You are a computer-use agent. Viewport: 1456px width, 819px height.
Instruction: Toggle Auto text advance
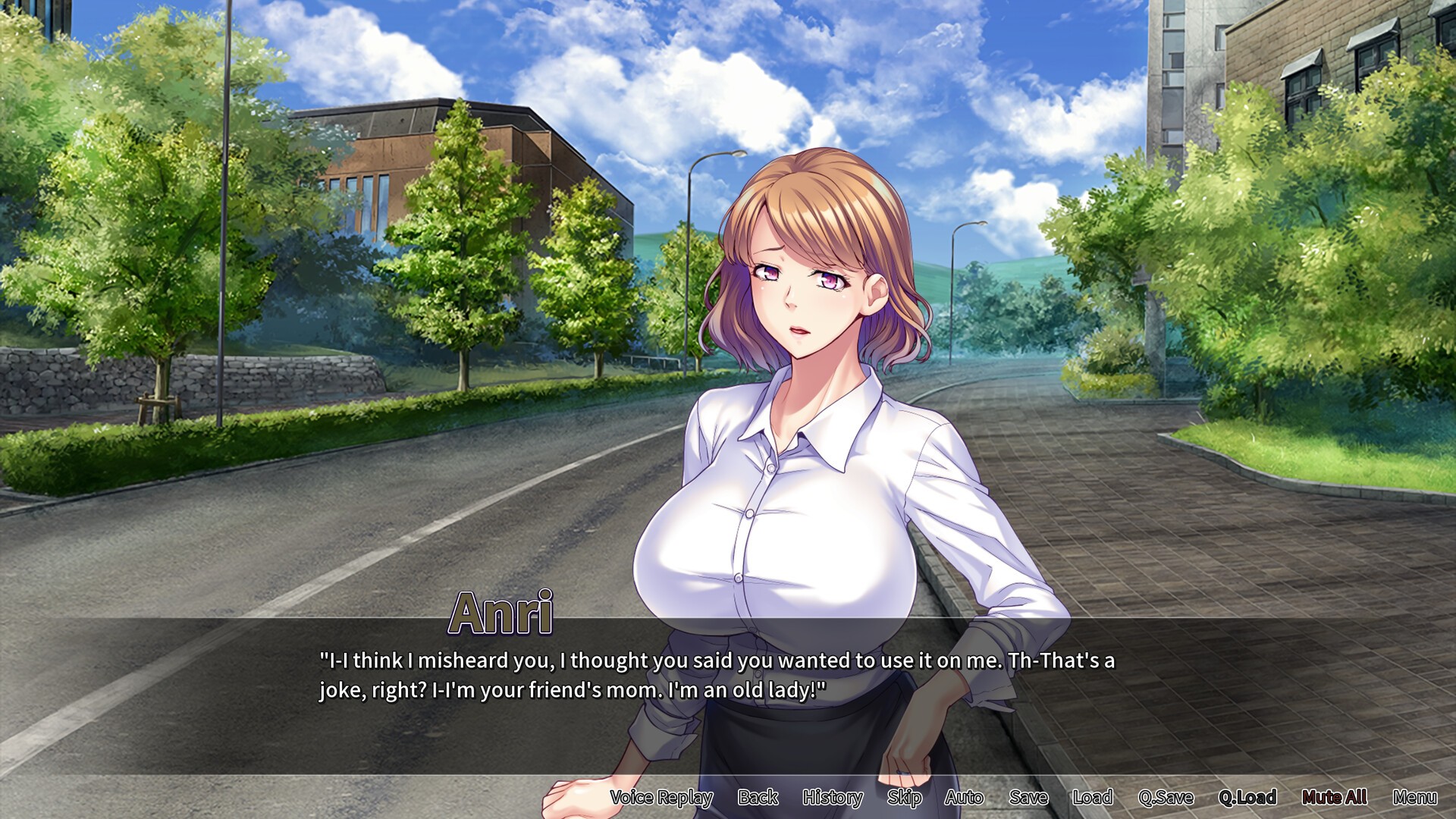[x=964, y=797]
